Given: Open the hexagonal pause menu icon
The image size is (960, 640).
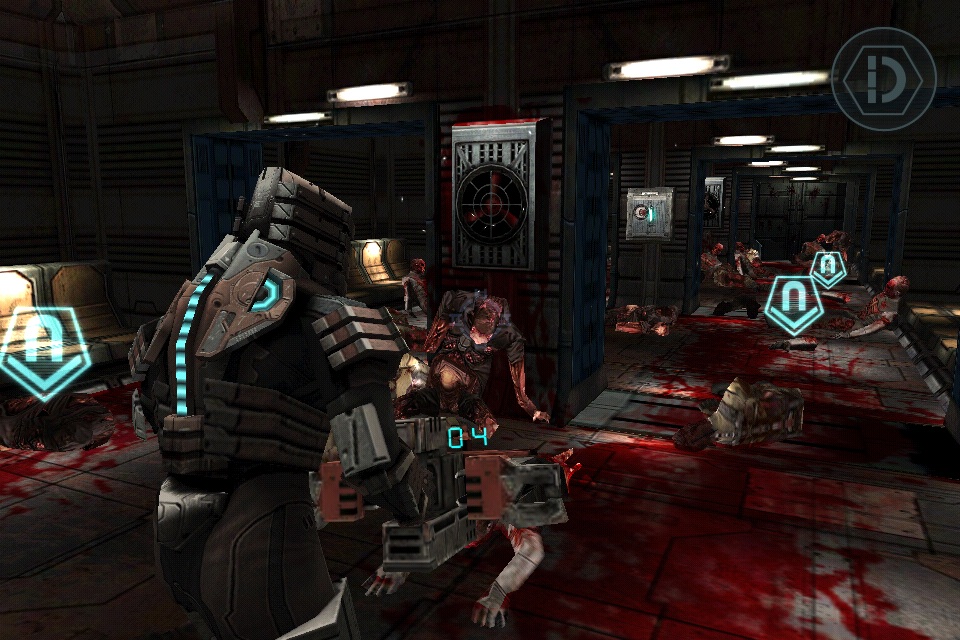Looking at the screenshot, I should 883,78.
